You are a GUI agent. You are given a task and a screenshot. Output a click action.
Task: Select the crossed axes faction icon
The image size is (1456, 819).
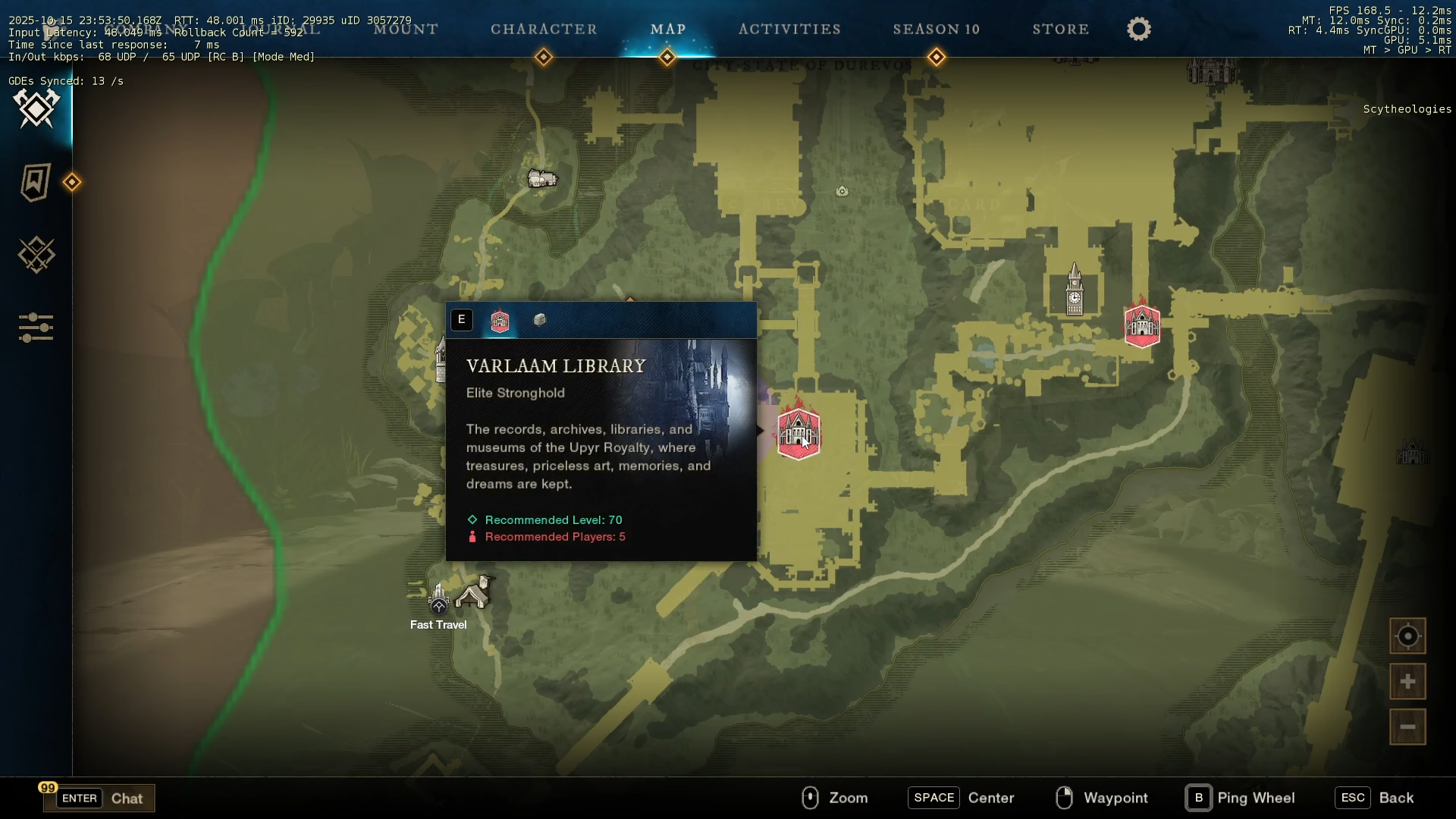[x=36, y=108]
